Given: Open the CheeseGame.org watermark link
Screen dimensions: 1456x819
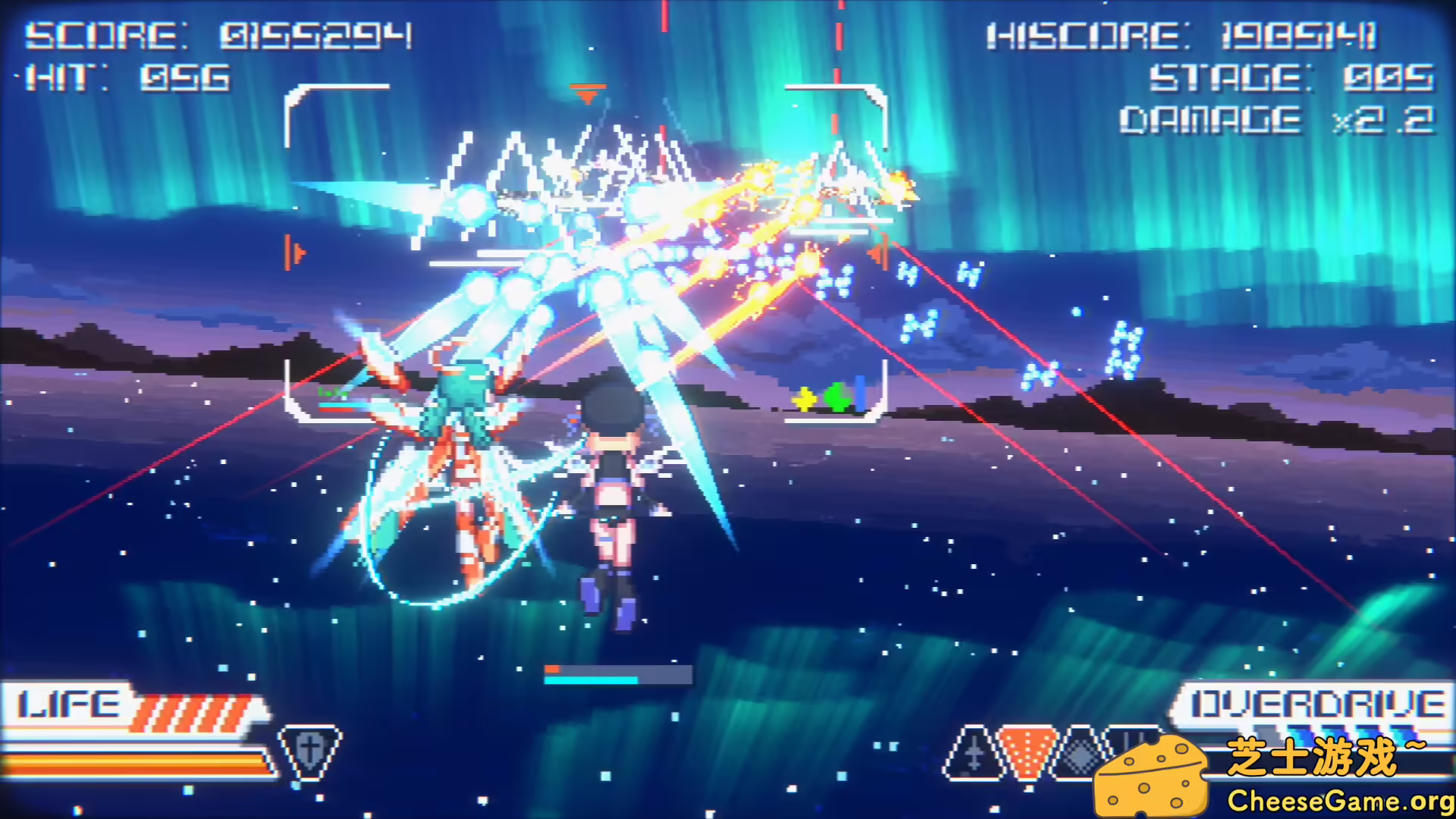Looking at the screenshot, I should 1339,801.
